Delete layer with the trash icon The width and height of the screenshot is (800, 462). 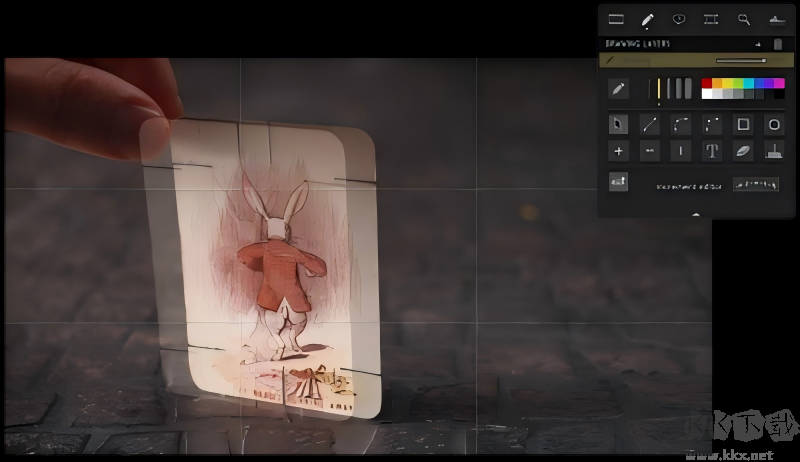coord(777,45)
